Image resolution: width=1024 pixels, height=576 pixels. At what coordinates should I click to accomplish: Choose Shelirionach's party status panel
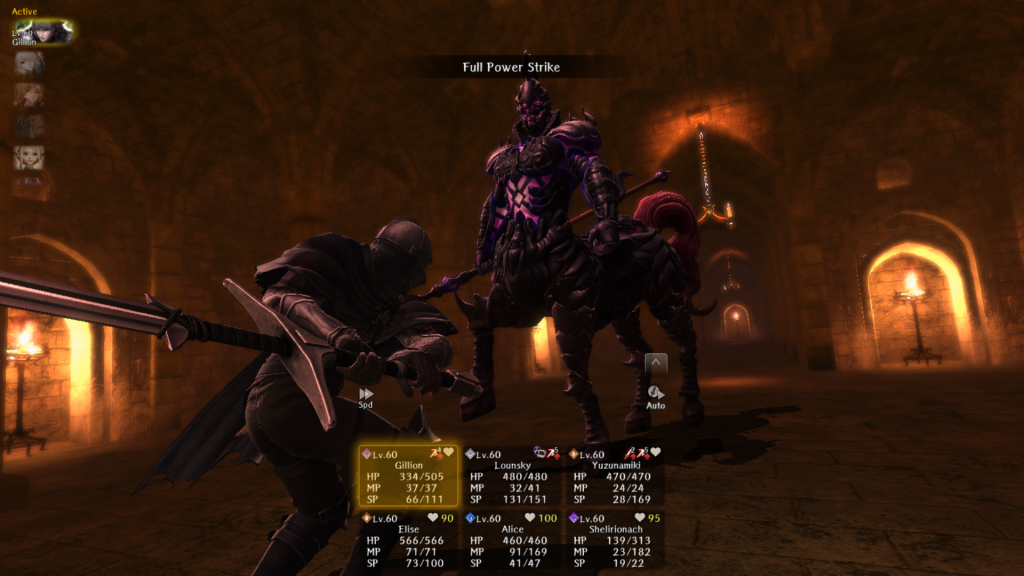(x=614, y=541)
